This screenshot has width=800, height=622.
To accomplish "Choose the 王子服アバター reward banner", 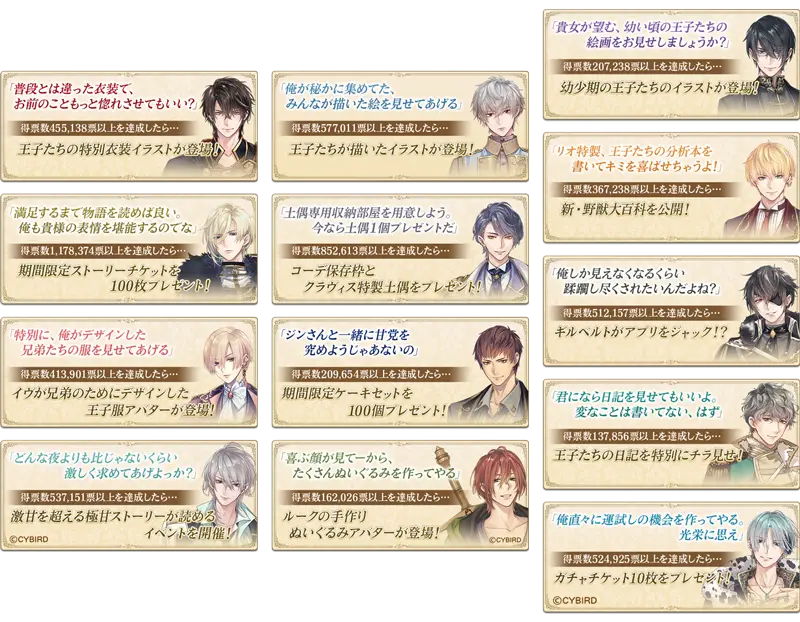I will (132, 370).
